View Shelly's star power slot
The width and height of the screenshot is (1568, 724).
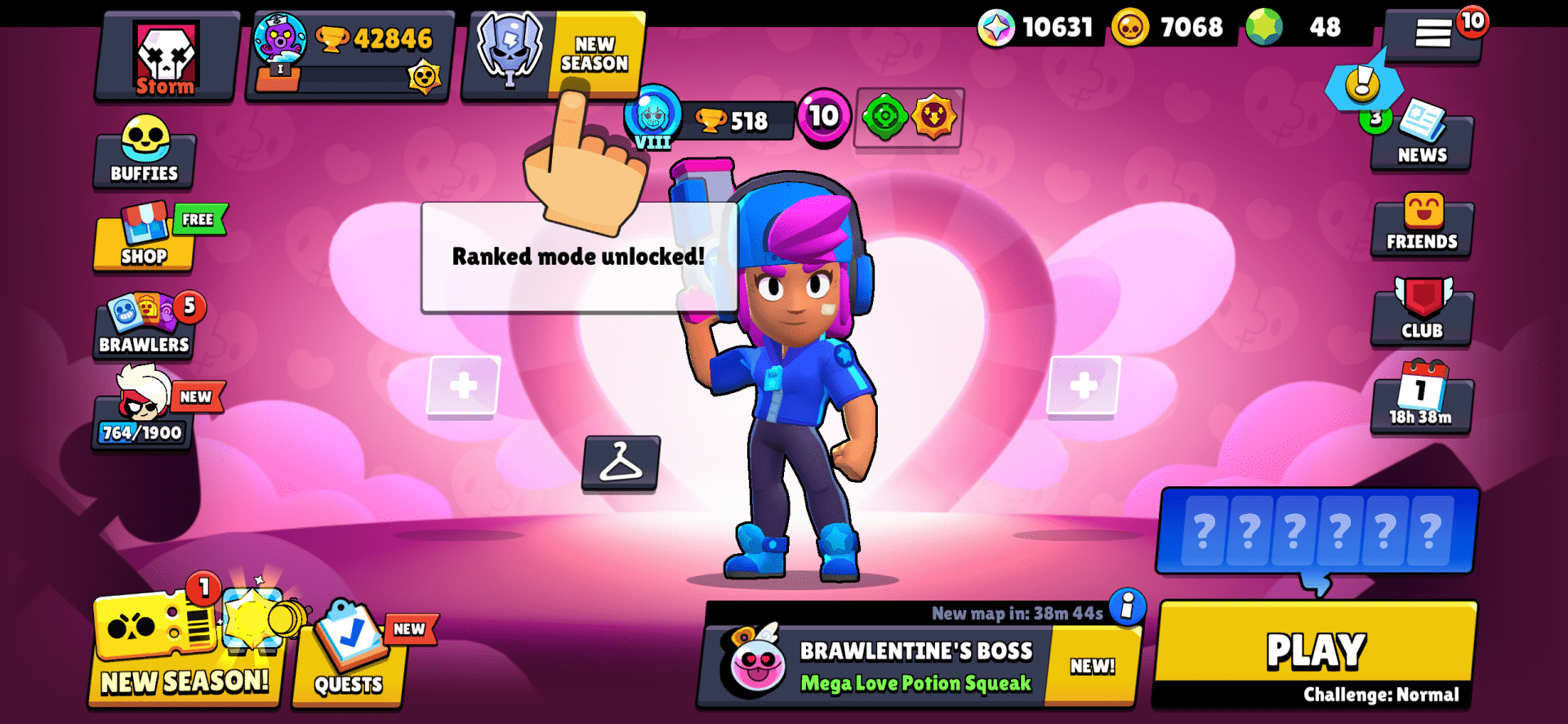[x=933, y=118]
